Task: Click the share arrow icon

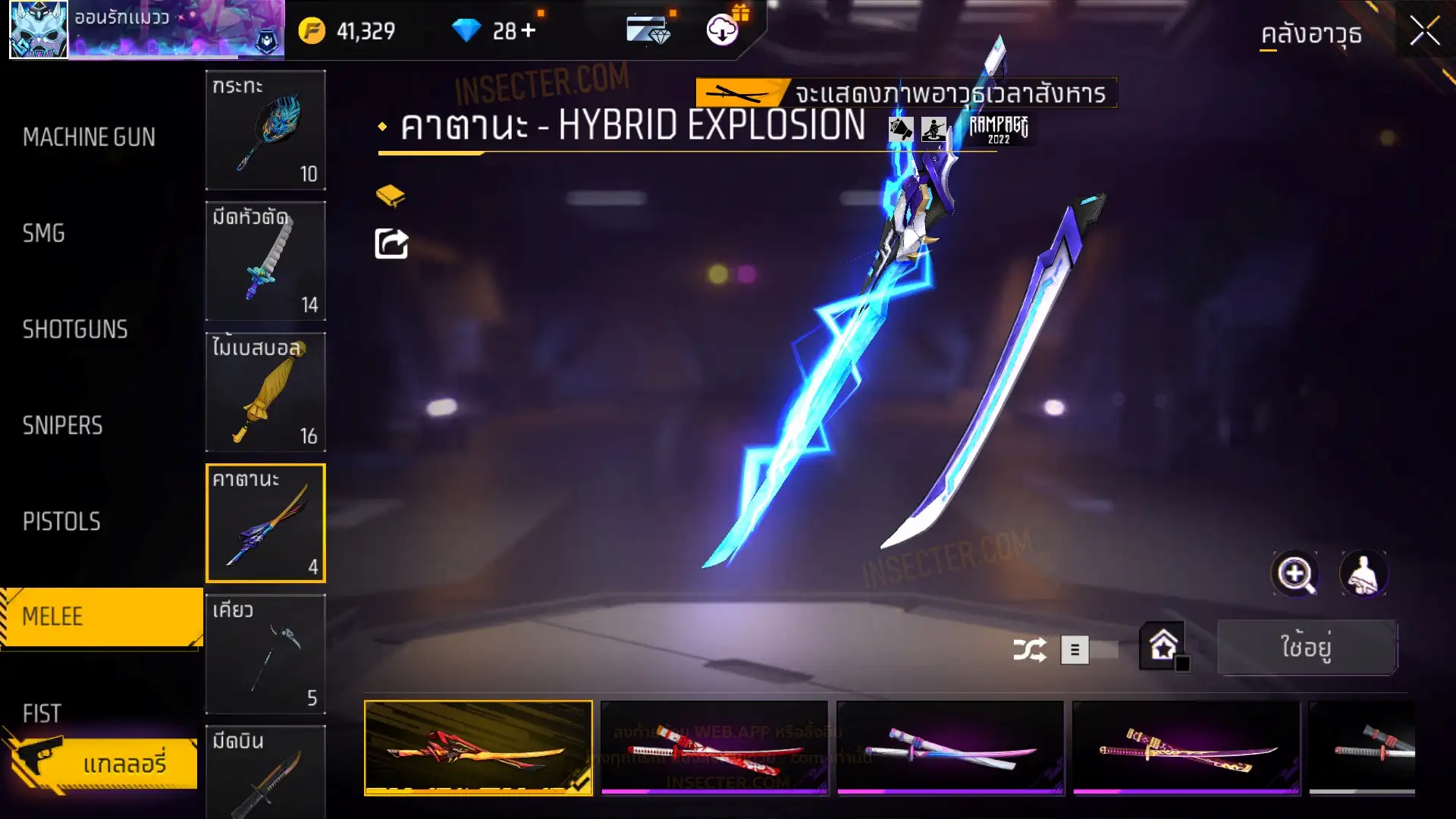Action: [391, 244]
